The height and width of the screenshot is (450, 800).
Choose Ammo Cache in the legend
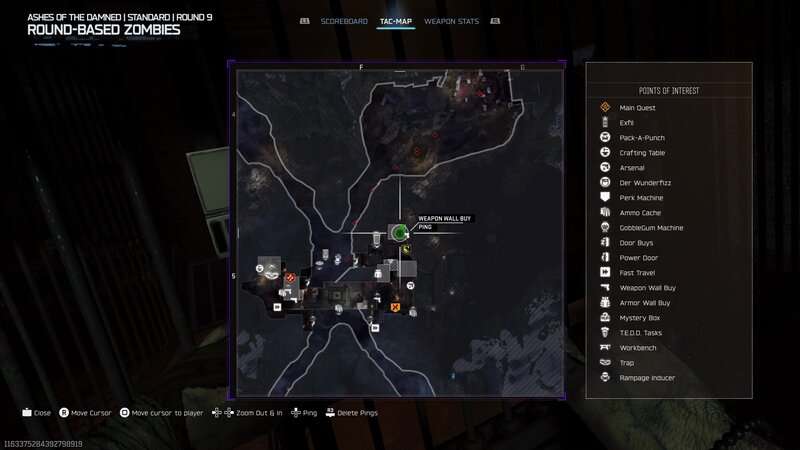point(640,213)
